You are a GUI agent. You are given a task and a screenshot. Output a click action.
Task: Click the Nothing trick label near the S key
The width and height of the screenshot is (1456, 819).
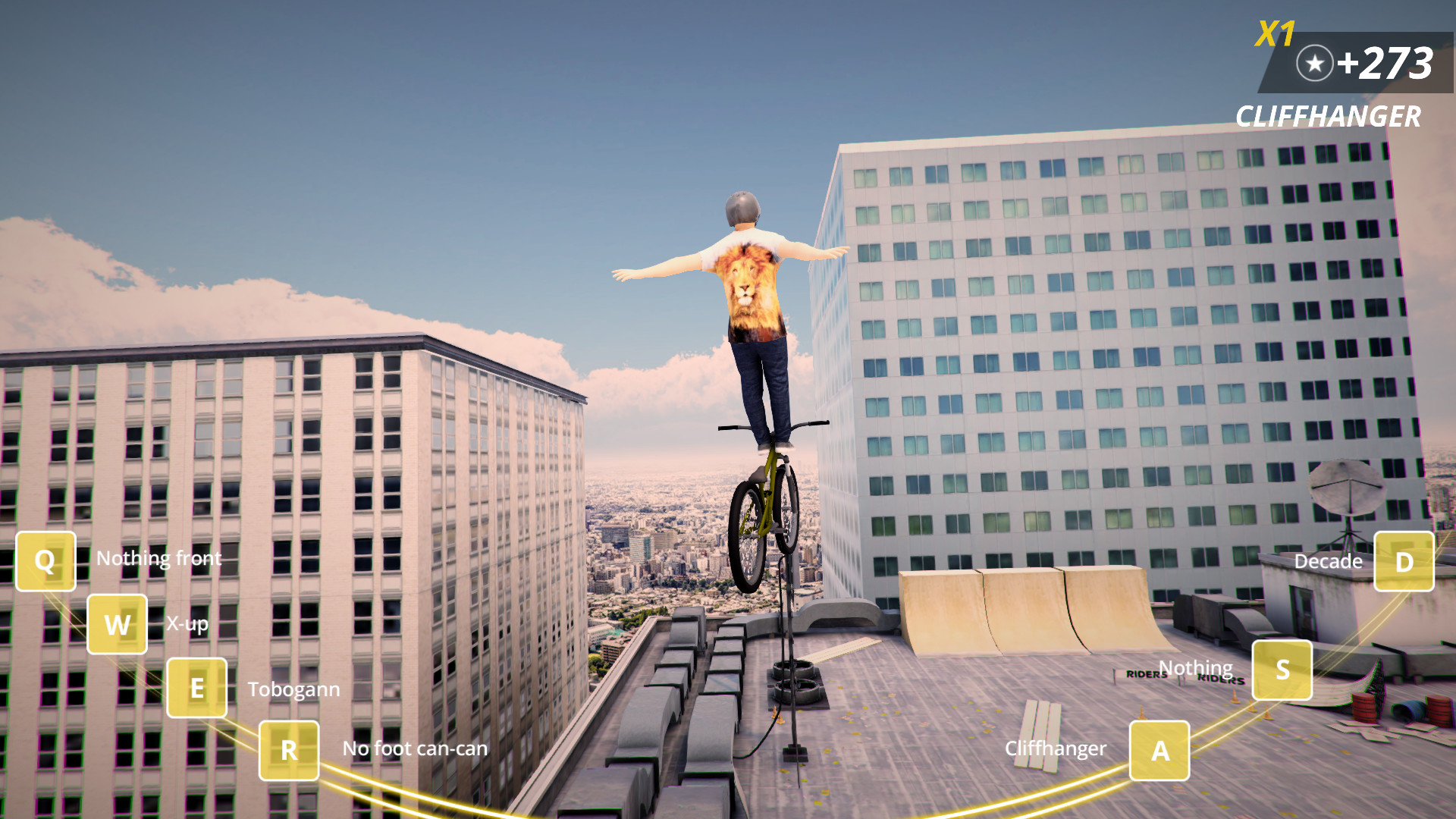(x=1195, y=669)
